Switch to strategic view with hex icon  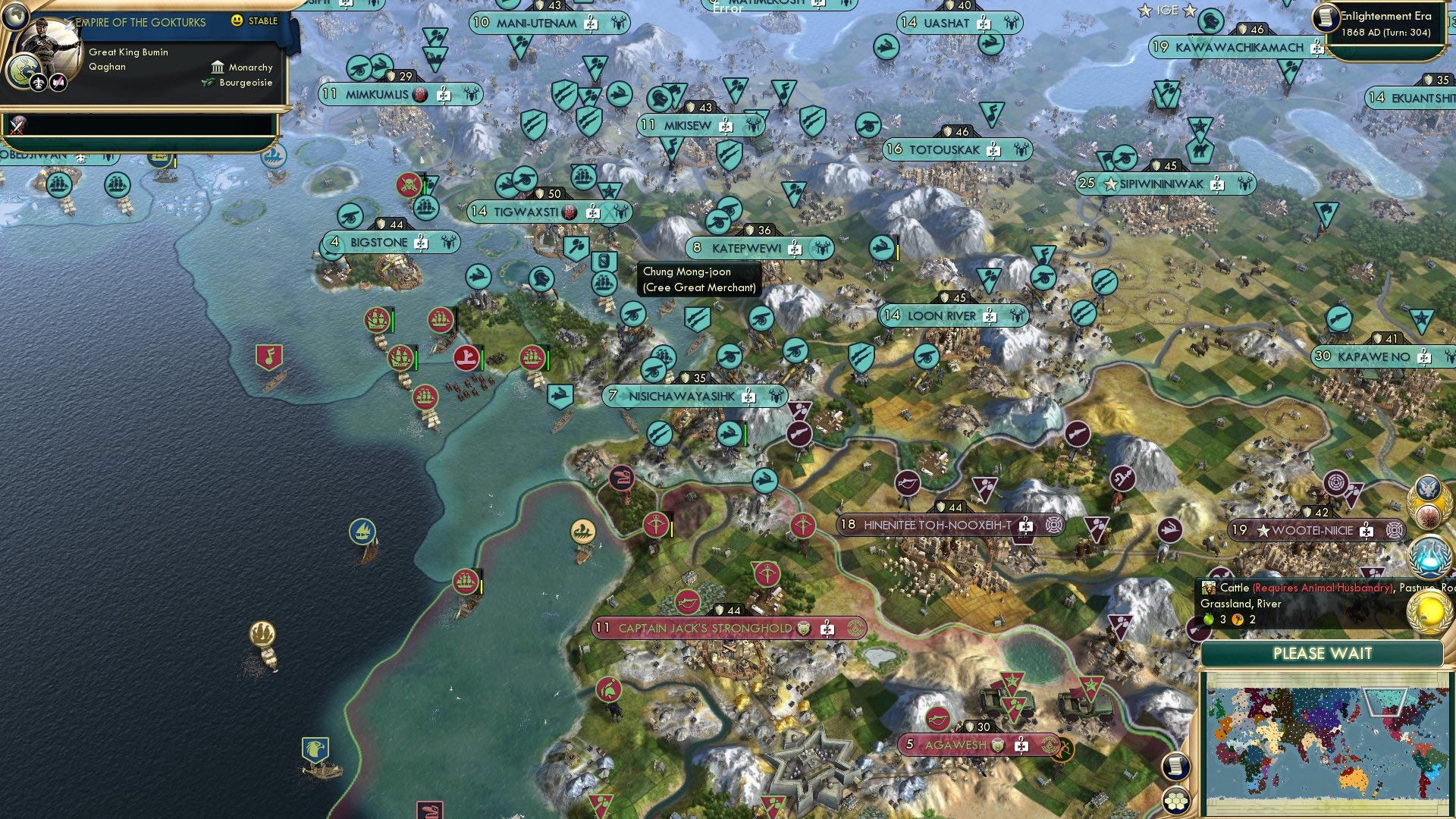pyautogui.click(x=1176, y=801)
